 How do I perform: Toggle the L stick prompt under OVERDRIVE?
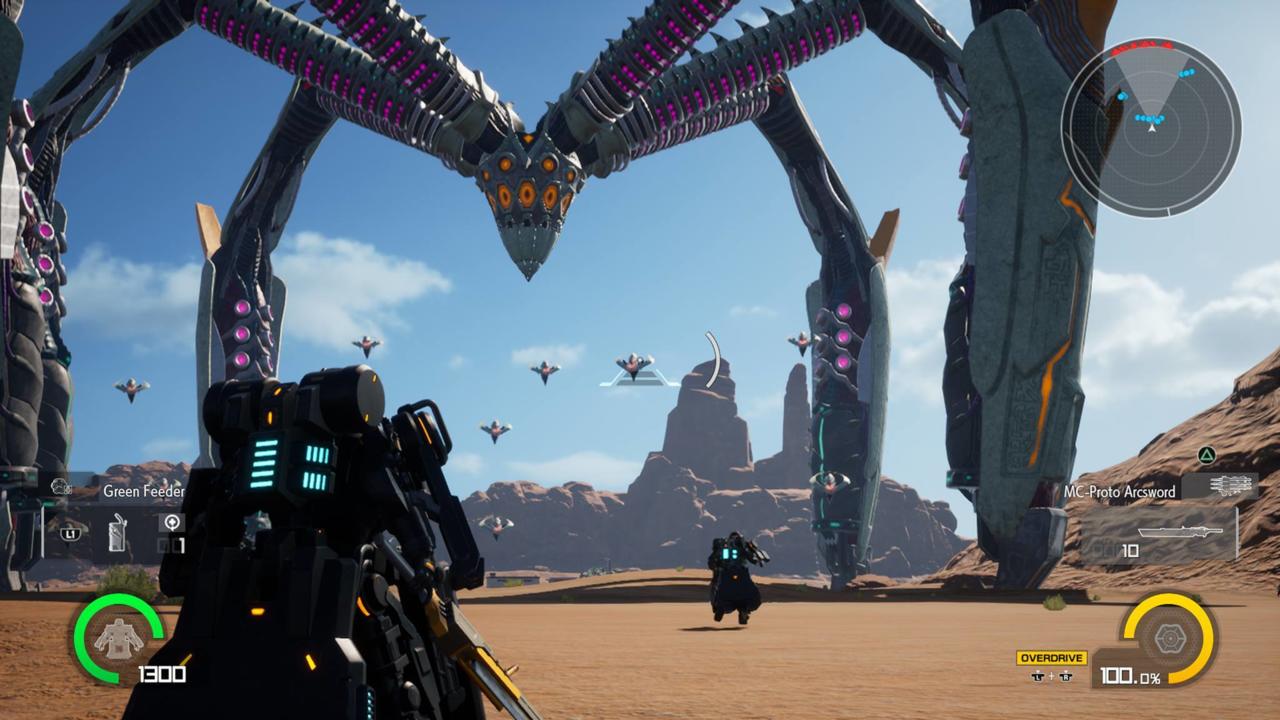tap(1038, 677)
